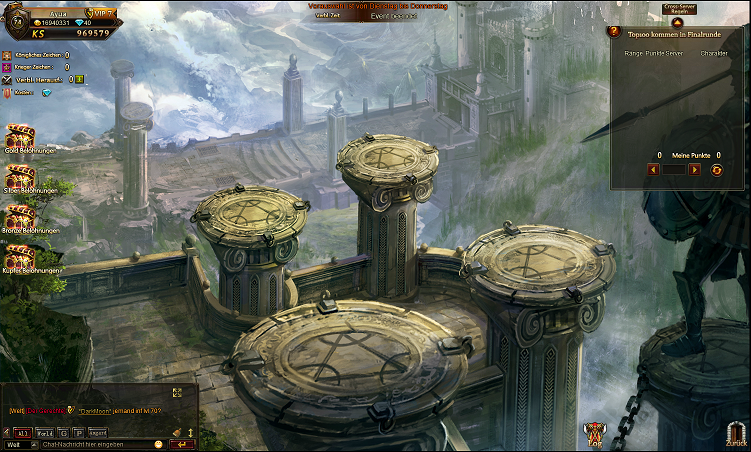The height and width of the screenshot is (452, 751).
Task: Click the question mark help icon
Action: tap(614, 31)
